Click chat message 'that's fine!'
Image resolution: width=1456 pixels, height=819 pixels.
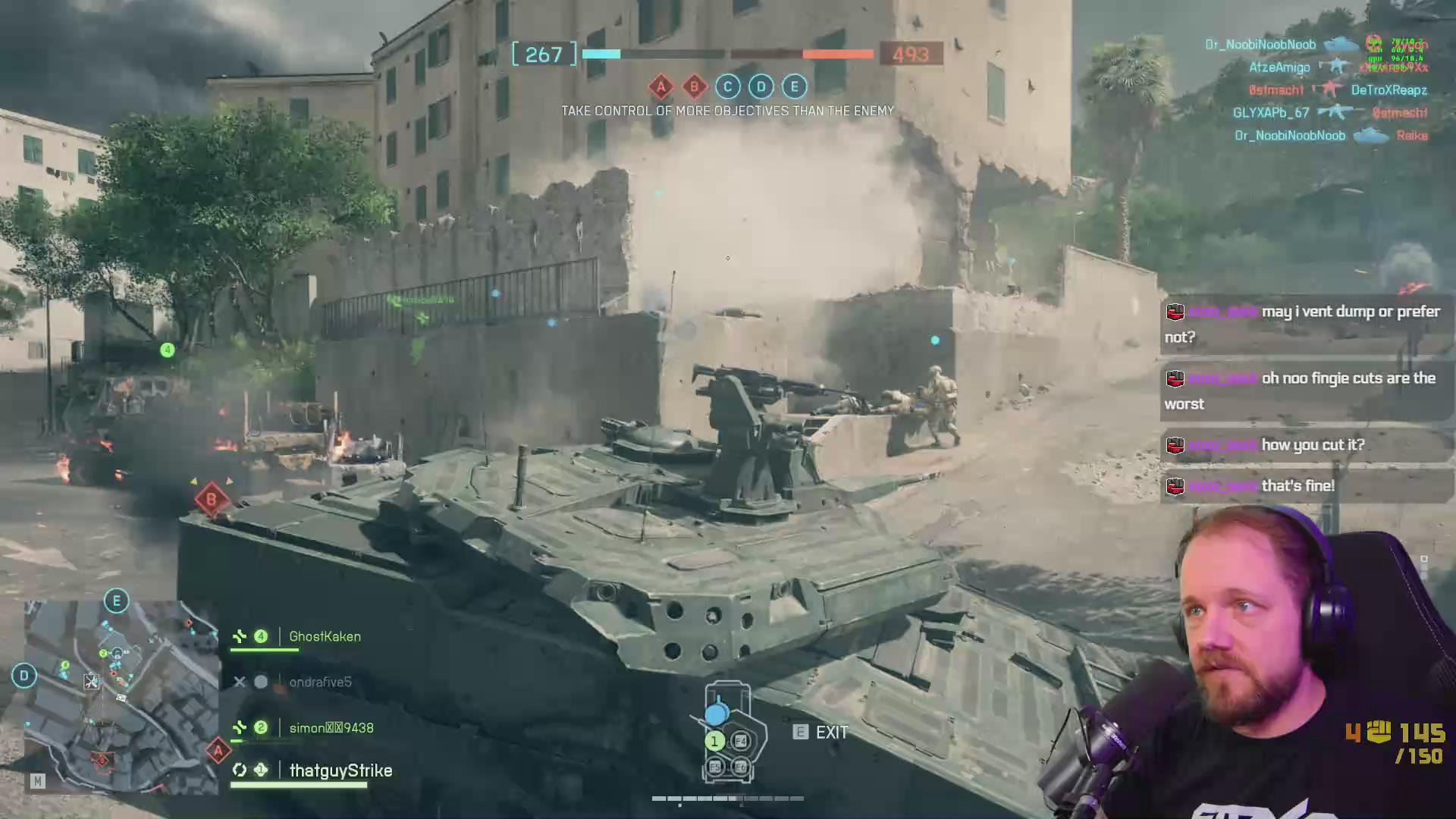tap(1298, 486)
